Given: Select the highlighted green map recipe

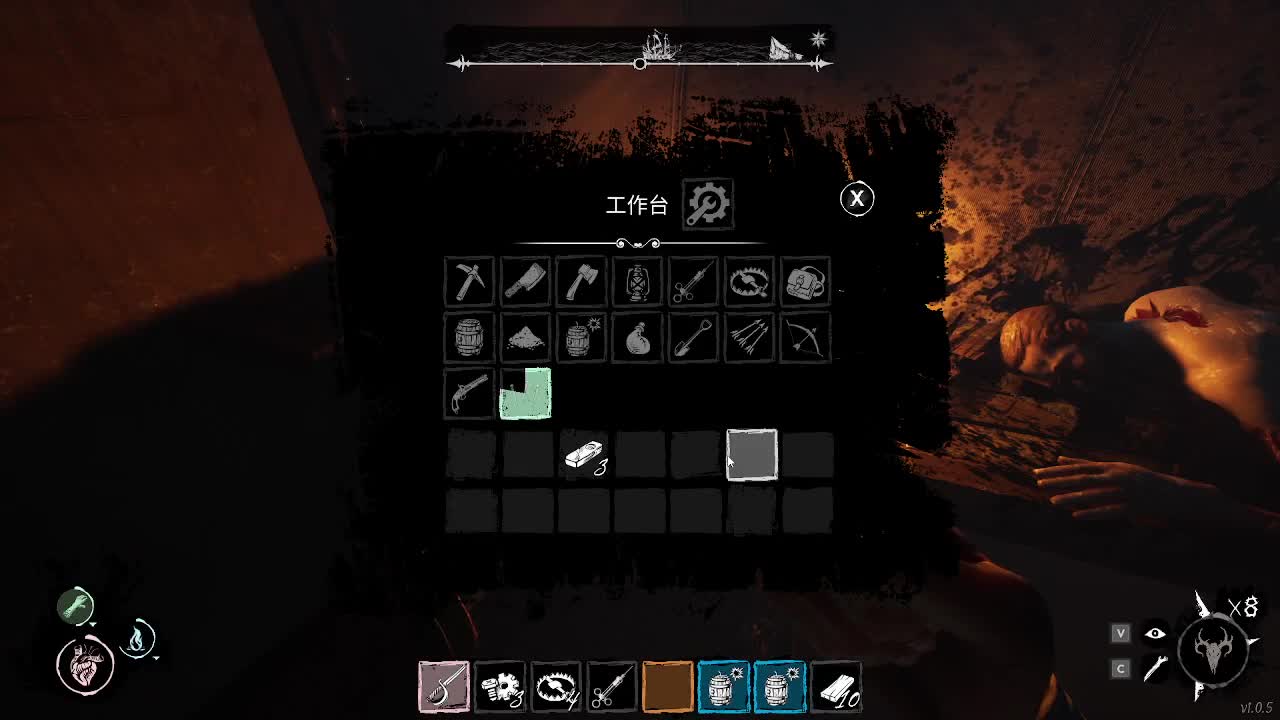Looking at the screenshot, I should coord(524,394).
